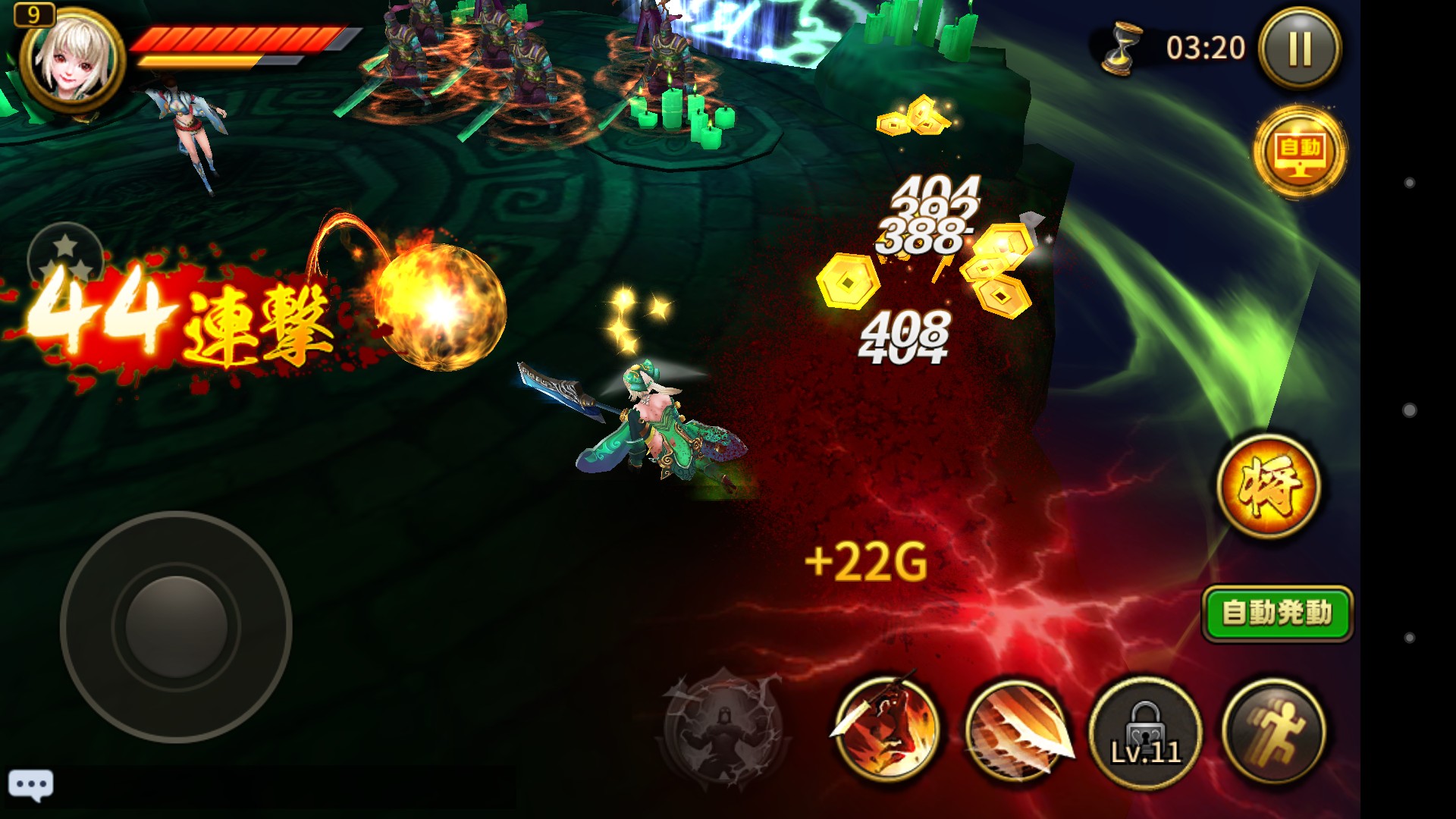
Task: Activate the running man dash skill
Action: coord(1275,731)
